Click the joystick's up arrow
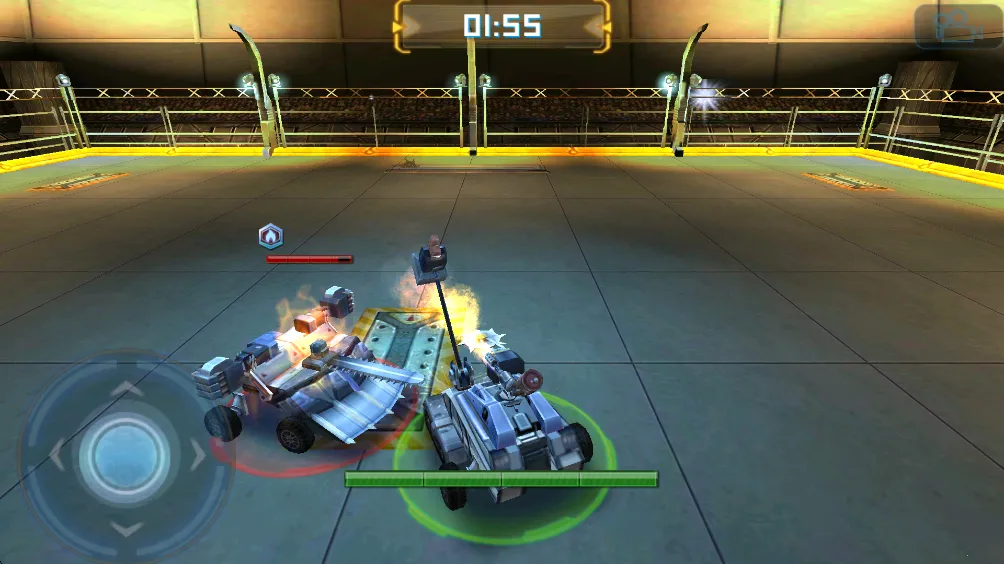 coord(125,387)
